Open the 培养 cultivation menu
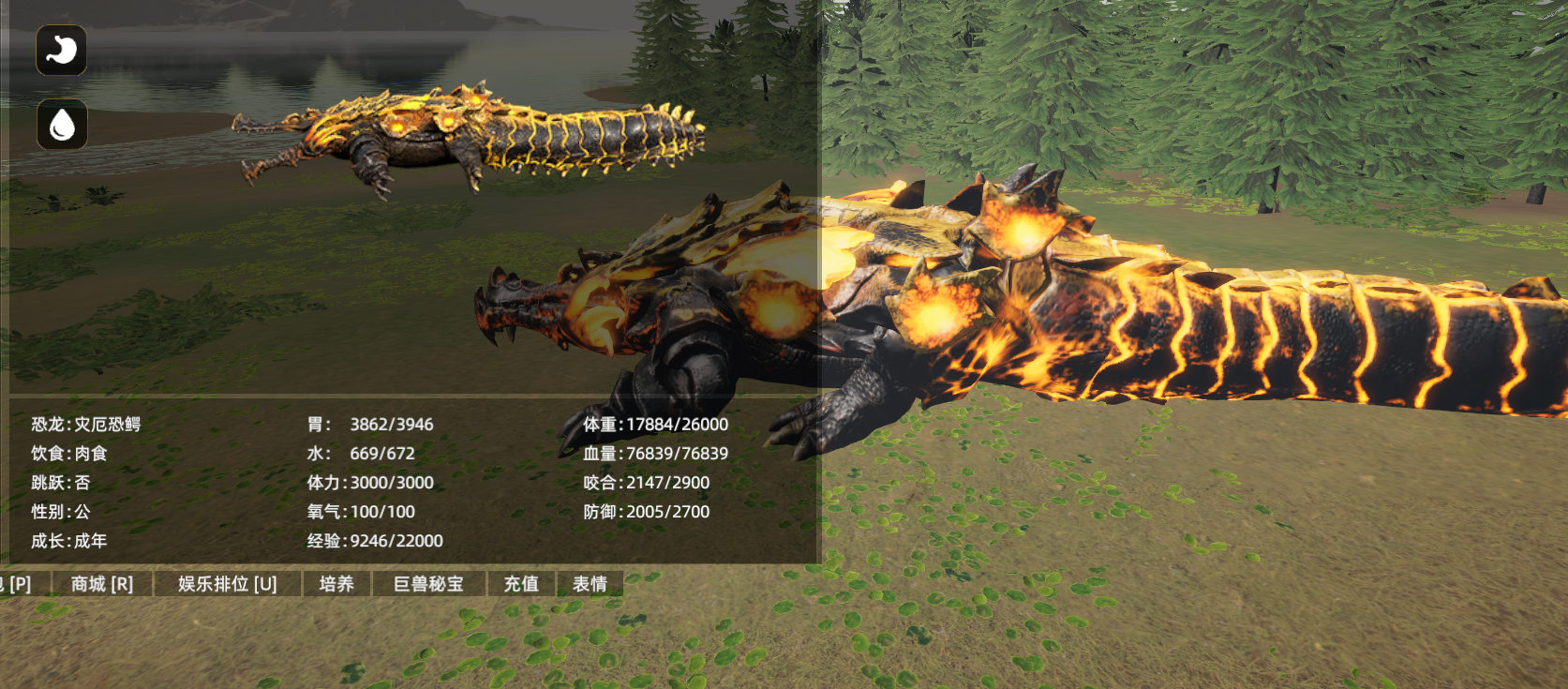This screenshot has height=689, width=1568. tap(336, 584)
